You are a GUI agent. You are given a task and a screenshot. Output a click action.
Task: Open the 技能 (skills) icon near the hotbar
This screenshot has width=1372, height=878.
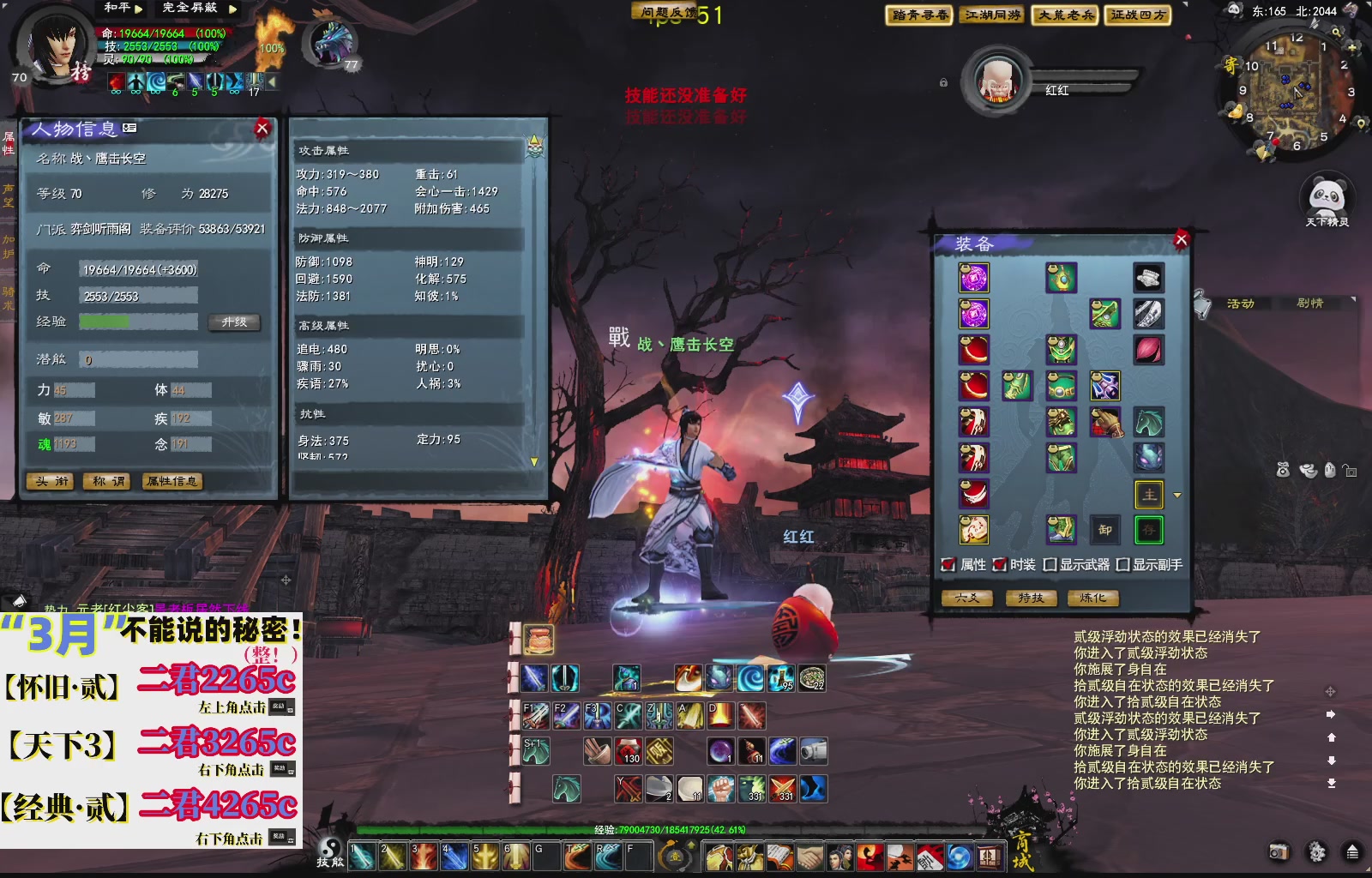pyautogui.click(x=328, y=854)
